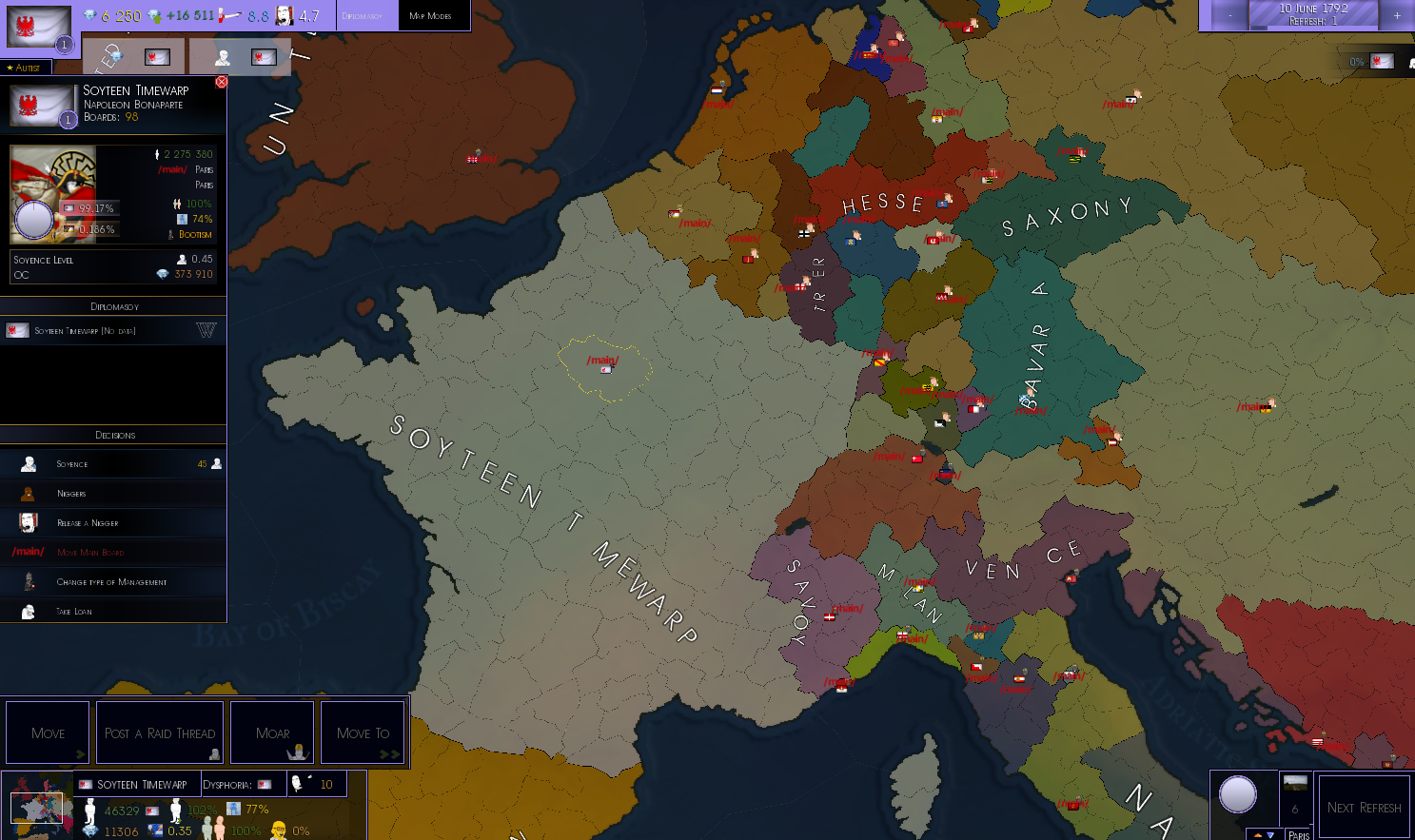Open the Map Modes menu
Screen dimensions: 1415x840
[x=430, y=16]
